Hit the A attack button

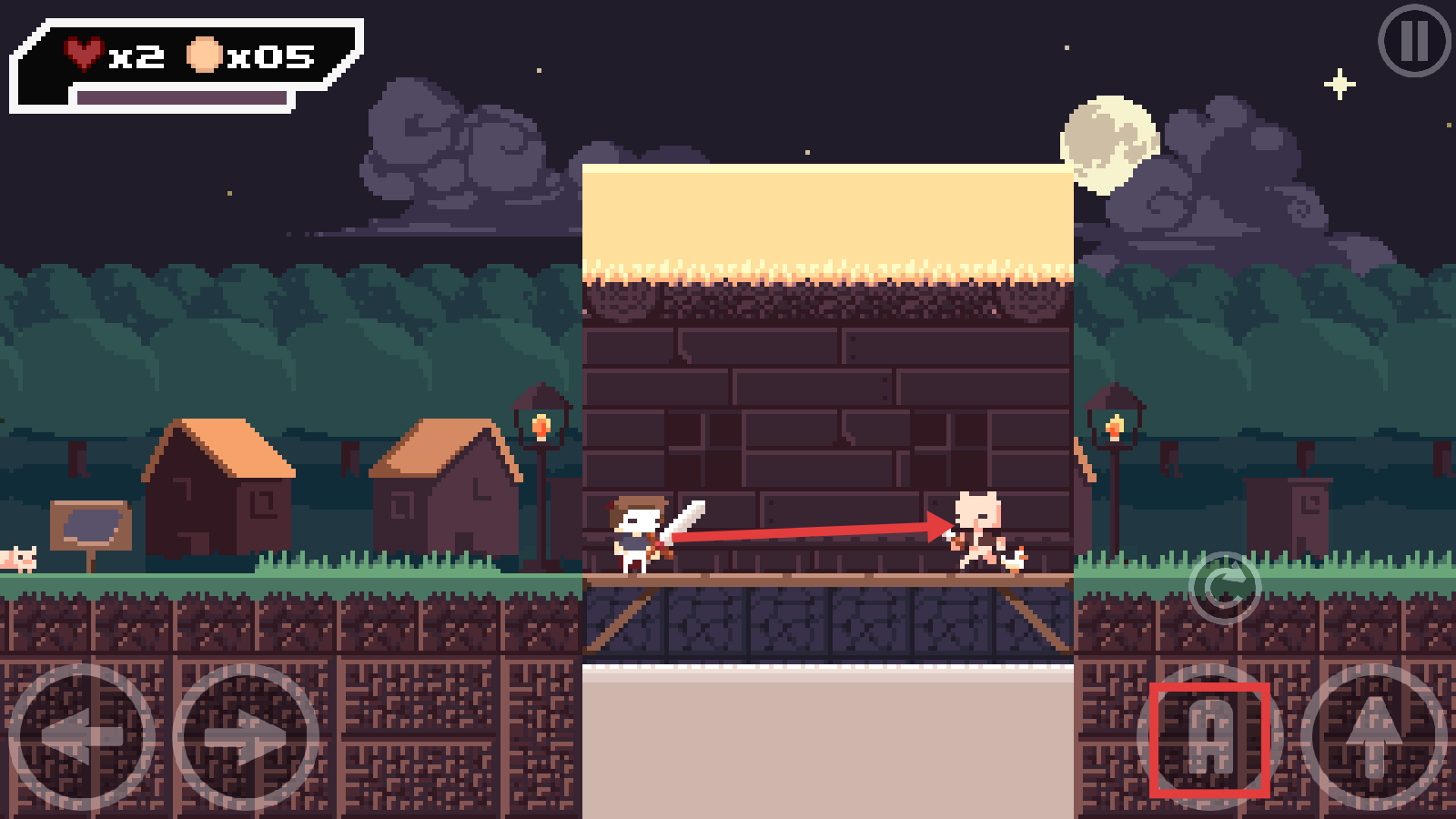pyautogui.click(x=1209, y=738)
